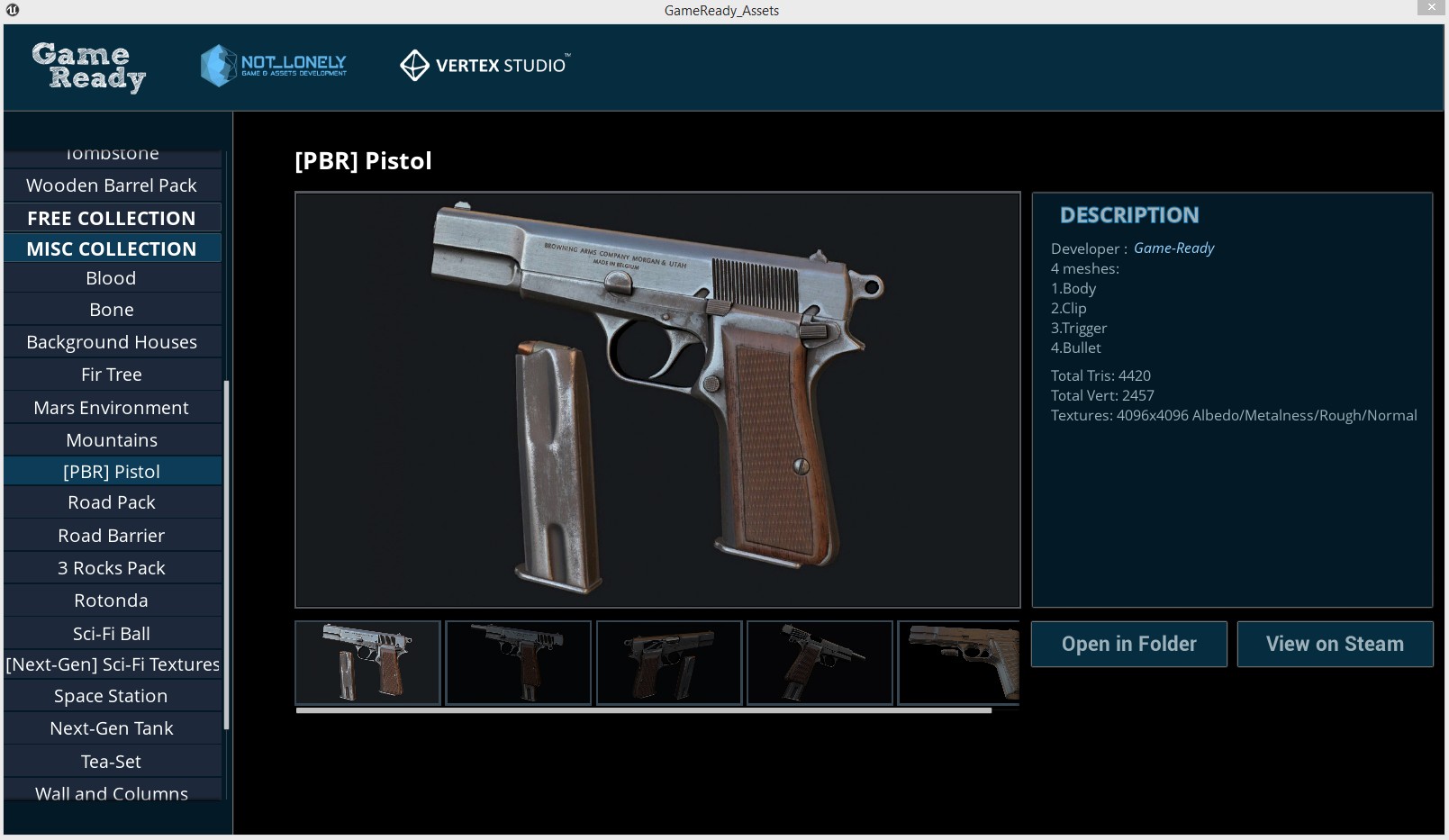Select the Road Pack asset
This screenshot has height=840, width=1449.
tap(112, 502)
